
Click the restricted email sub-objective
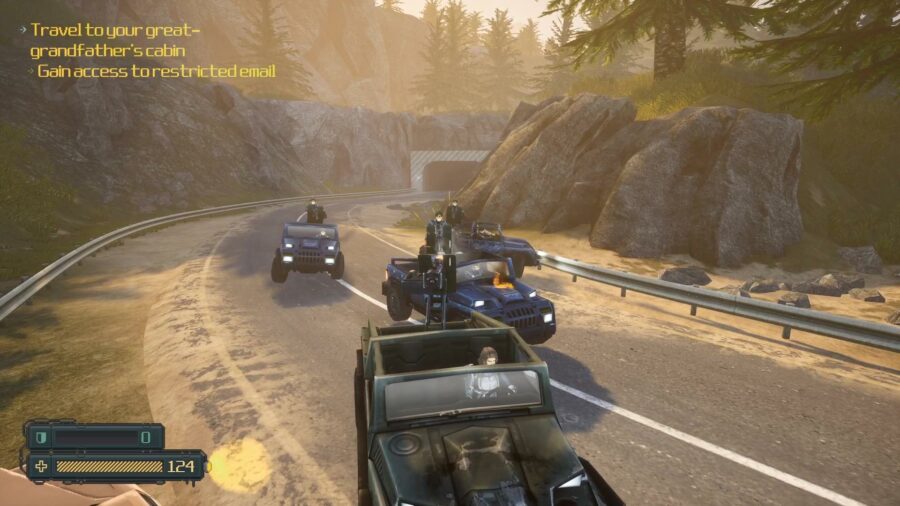(155, 71)
